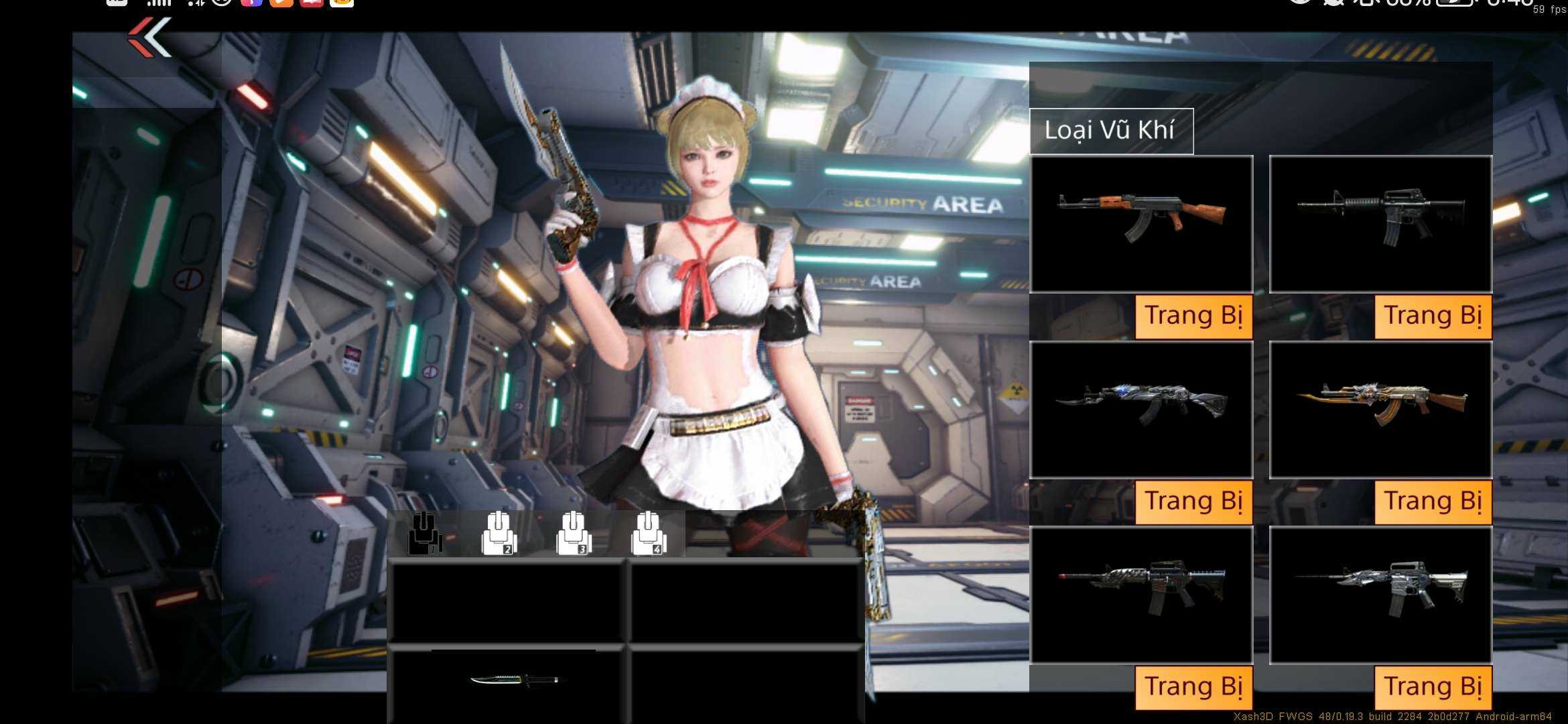The width and height of the screenshot is (1568, 724).
Task: Click Trang Bị under the black M4A1
Action: click(1433, 316)
